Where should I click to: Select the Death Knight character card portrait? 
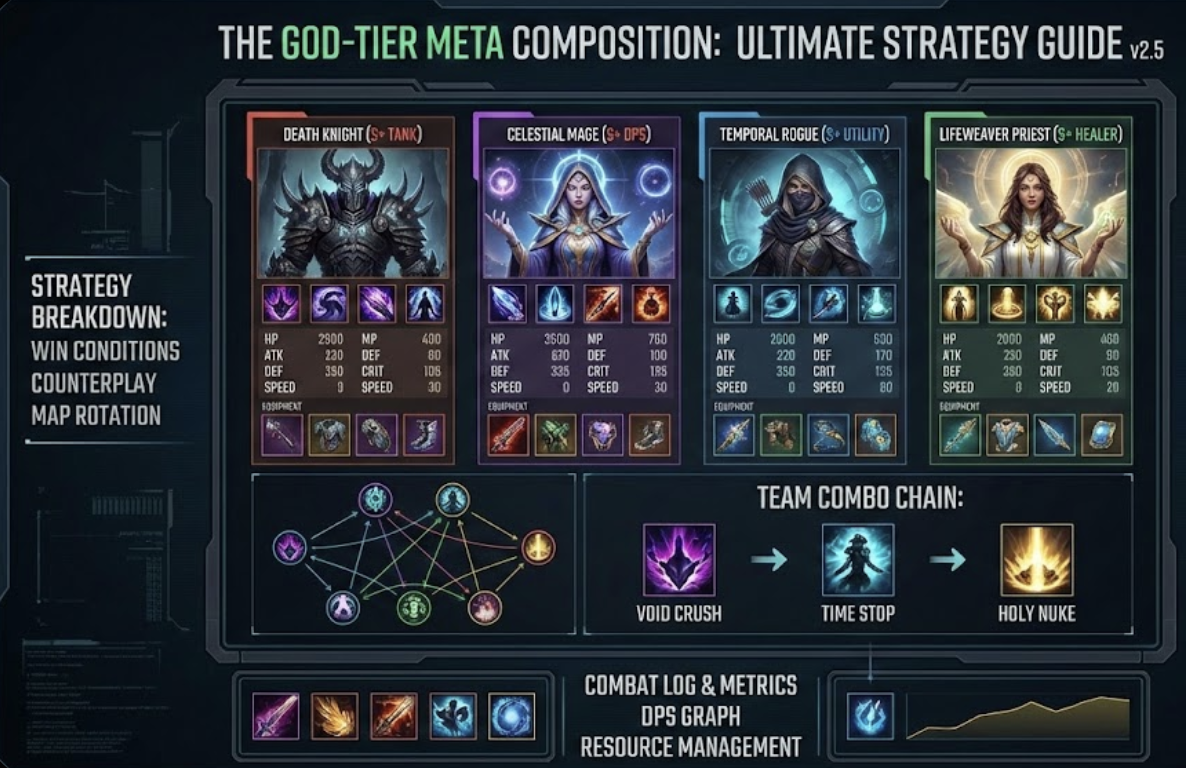pyautogui.click(x=352, y=213)
